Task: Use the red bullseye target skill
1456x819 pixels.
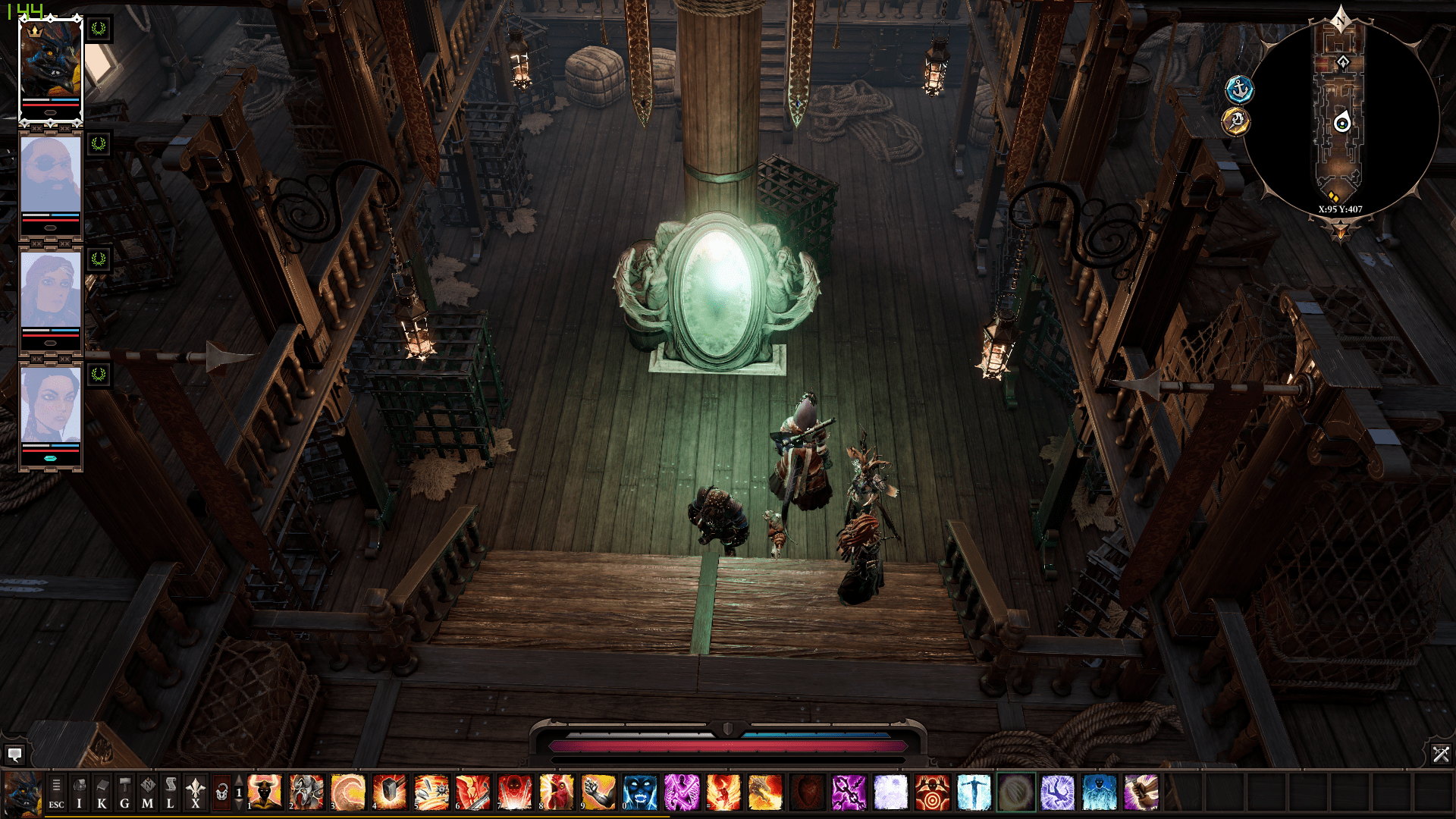Action: 932,792
